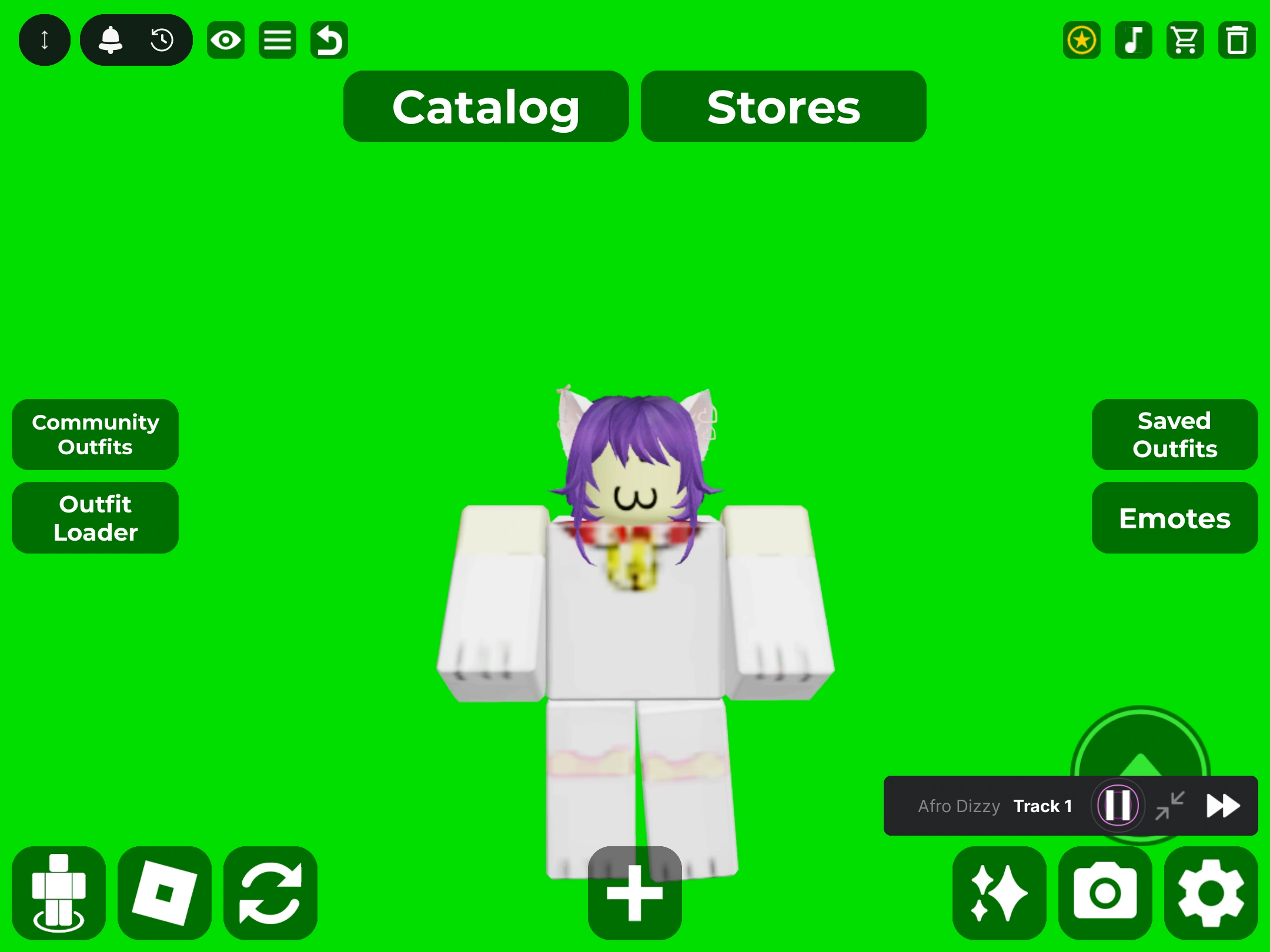Image resolution: width=1270 pixels, height=952 pixels.
Task: Open the gold star favorites icon
Action: (x=1081, y=40)
